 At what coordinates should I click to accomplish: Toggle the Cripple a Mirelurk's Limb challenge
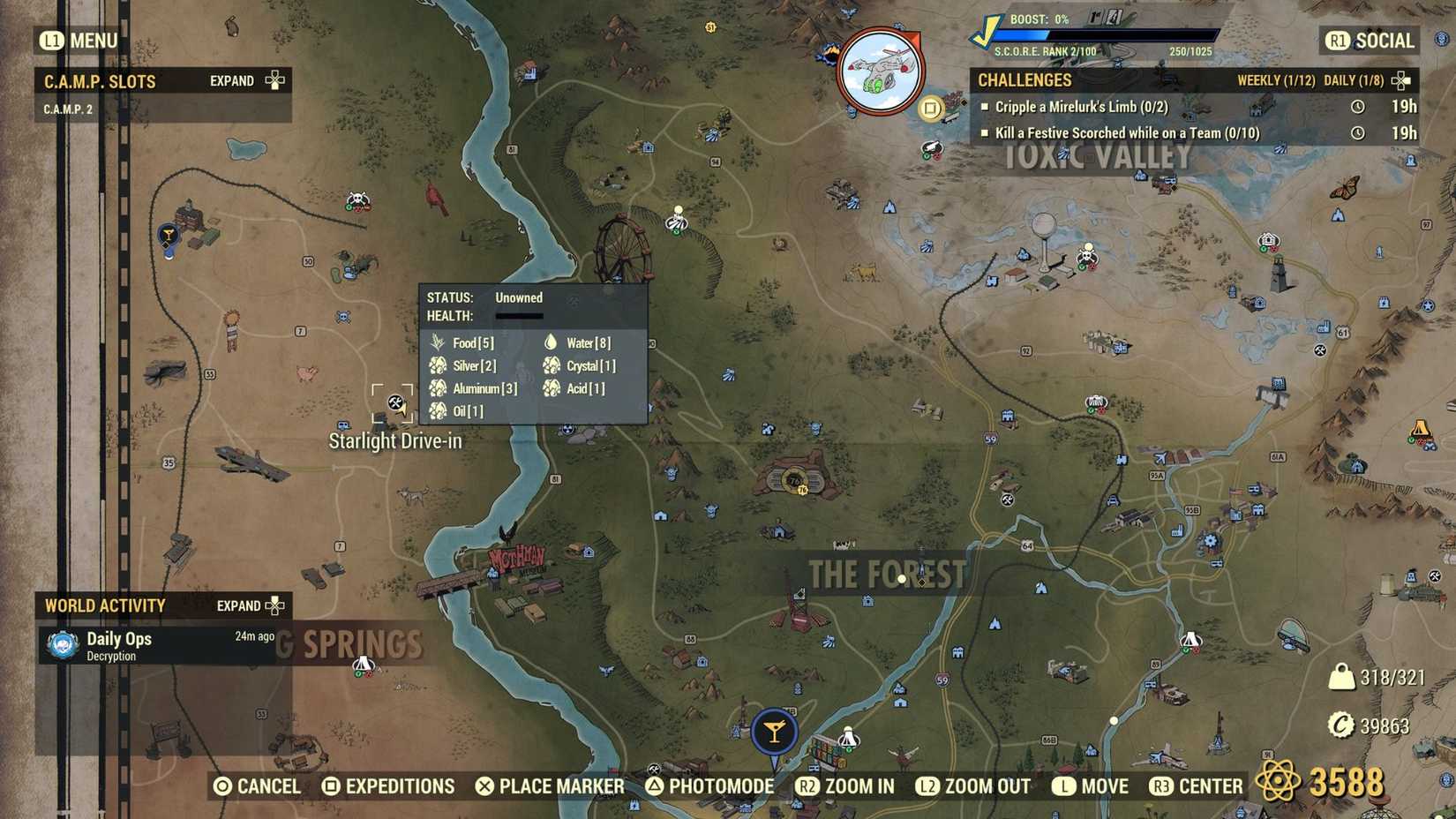[986, 107]
